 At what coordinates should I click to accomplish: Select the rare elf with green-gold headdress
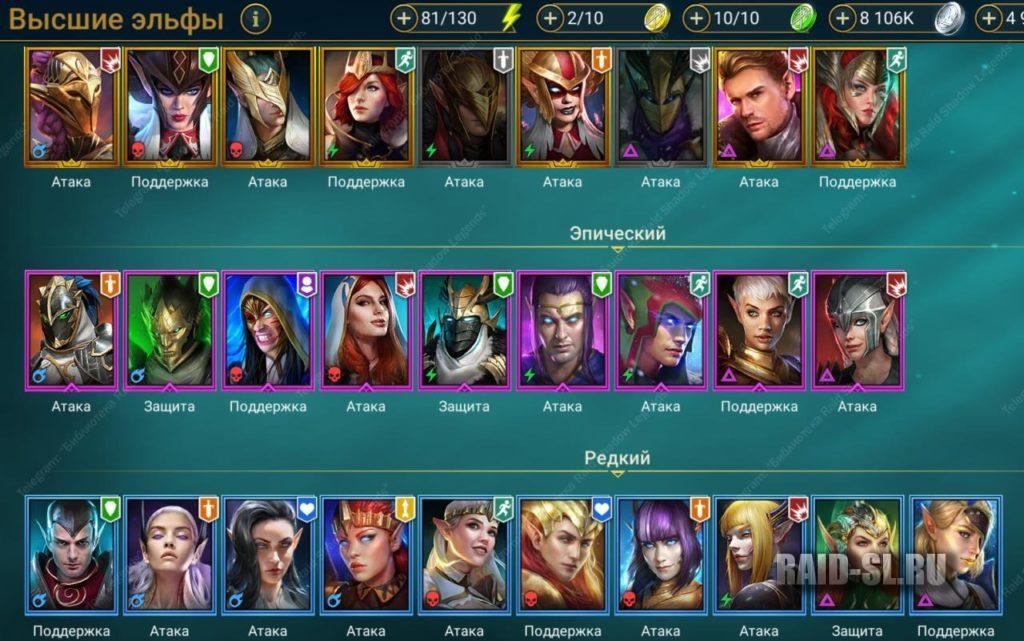point(856,555)
